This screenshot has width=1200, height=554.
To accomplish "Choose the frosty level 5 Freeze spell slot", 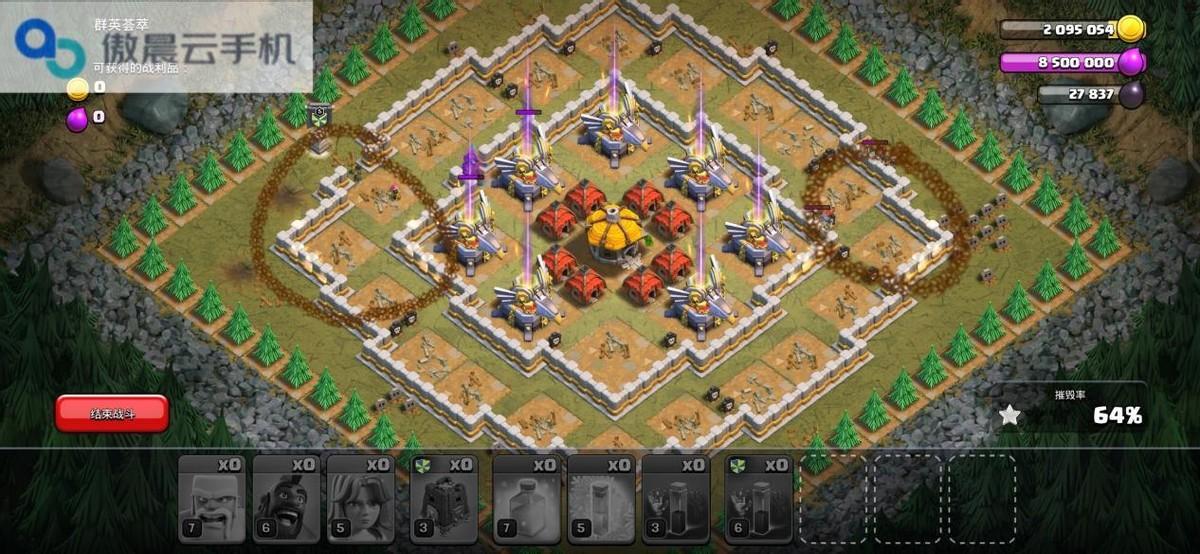I will click(601, 499).
